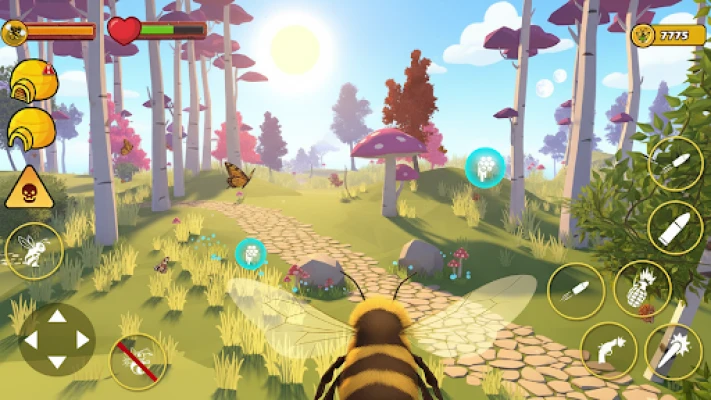This screenshot has height=400, width=711.
Task: Select the second beehive icon
Action: click(x=32, y=128)
